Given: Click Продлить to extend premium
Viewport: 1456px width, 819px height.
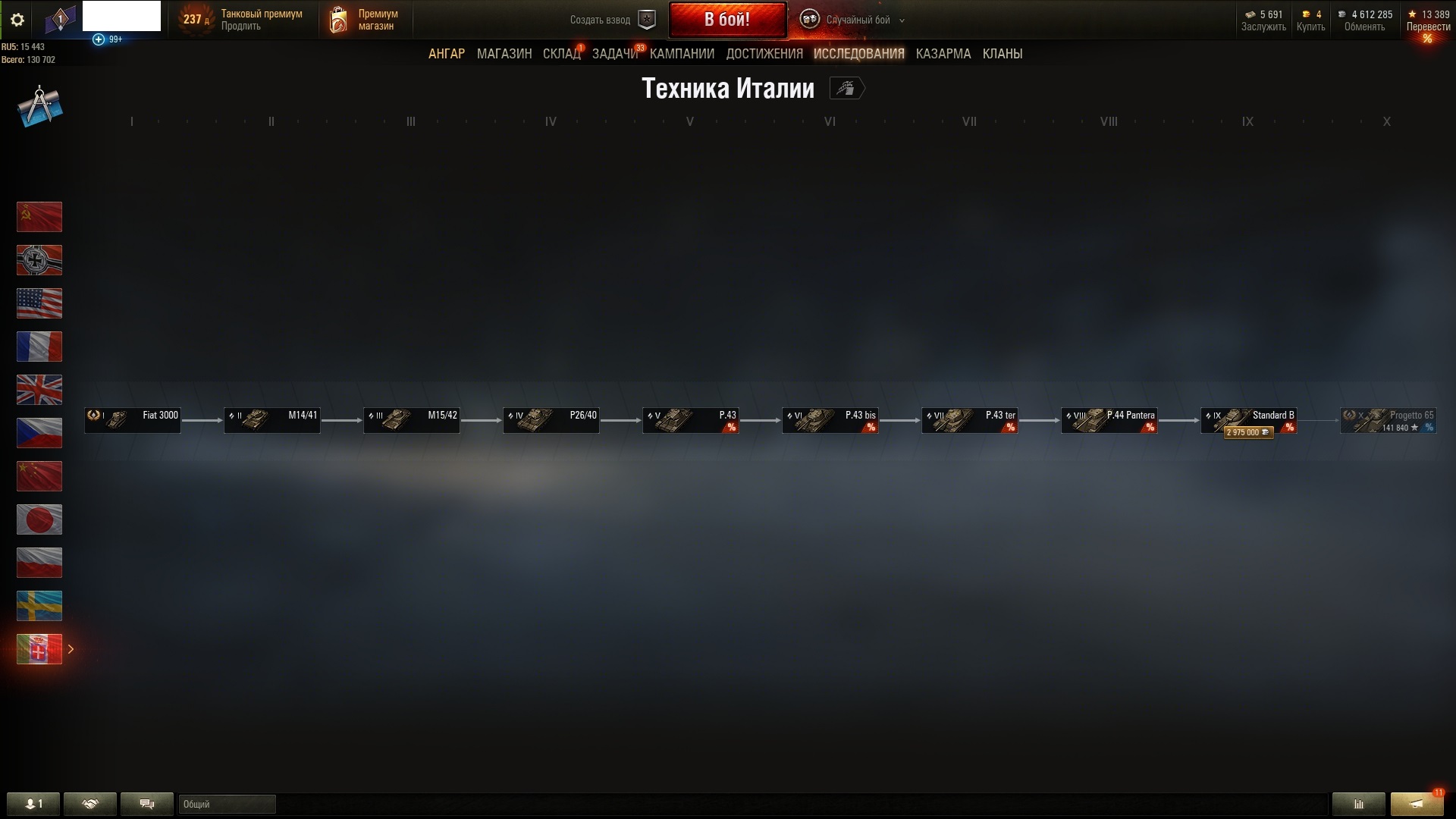Looking at the screenshot, I should (240, 26).
